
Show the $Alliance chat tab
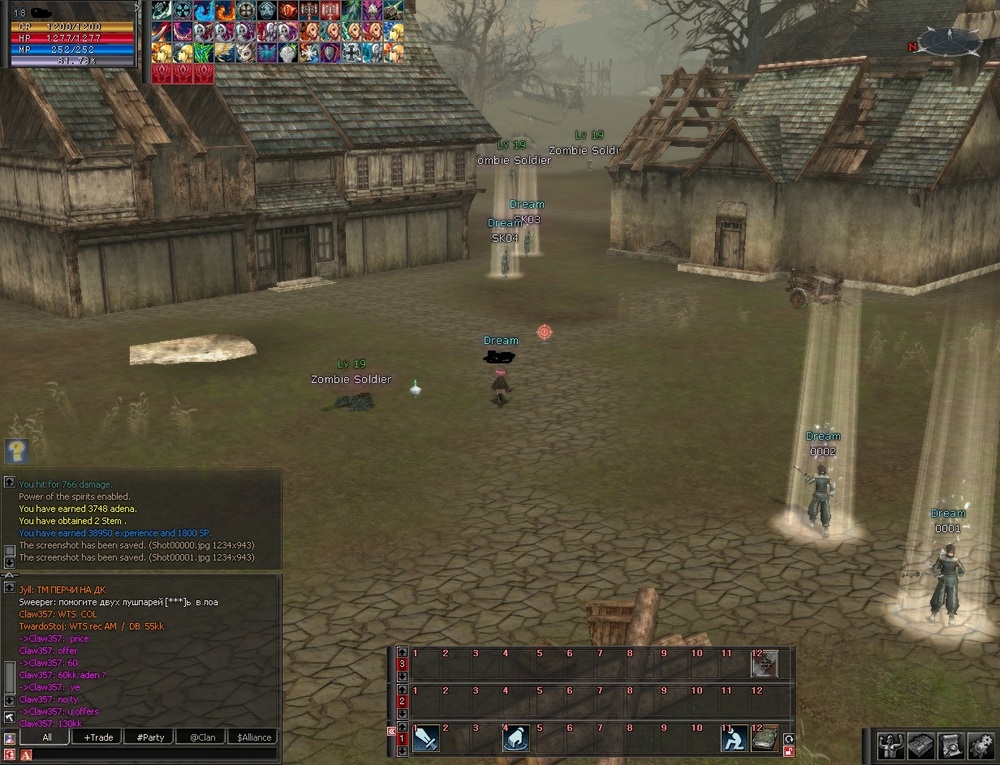(254, 737)
